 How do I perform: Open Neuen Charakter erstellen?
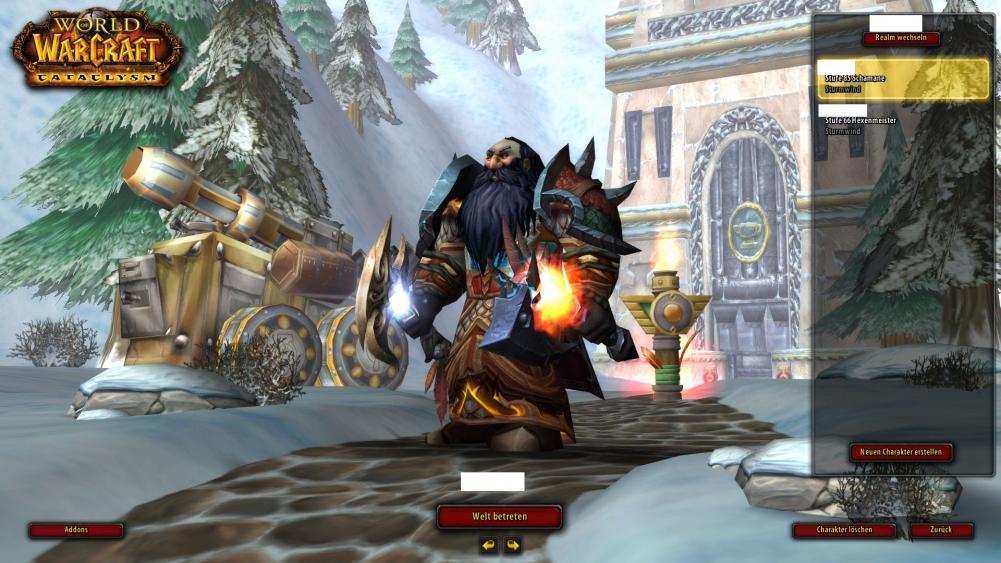pyautogui.click(x=901, y=452)
